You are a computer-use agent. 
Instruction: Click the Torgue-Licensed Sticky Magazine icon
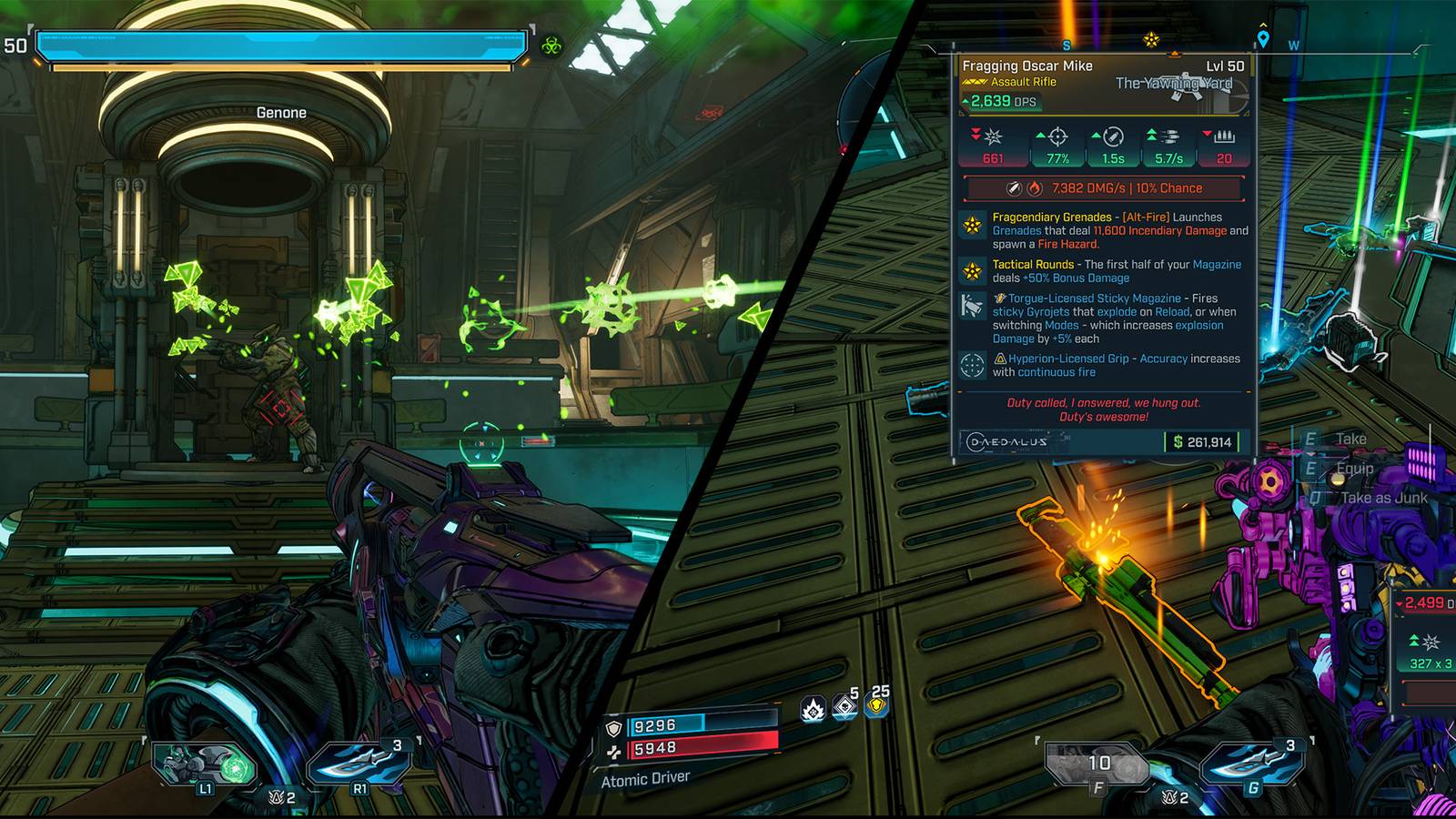tap(970, 304)
